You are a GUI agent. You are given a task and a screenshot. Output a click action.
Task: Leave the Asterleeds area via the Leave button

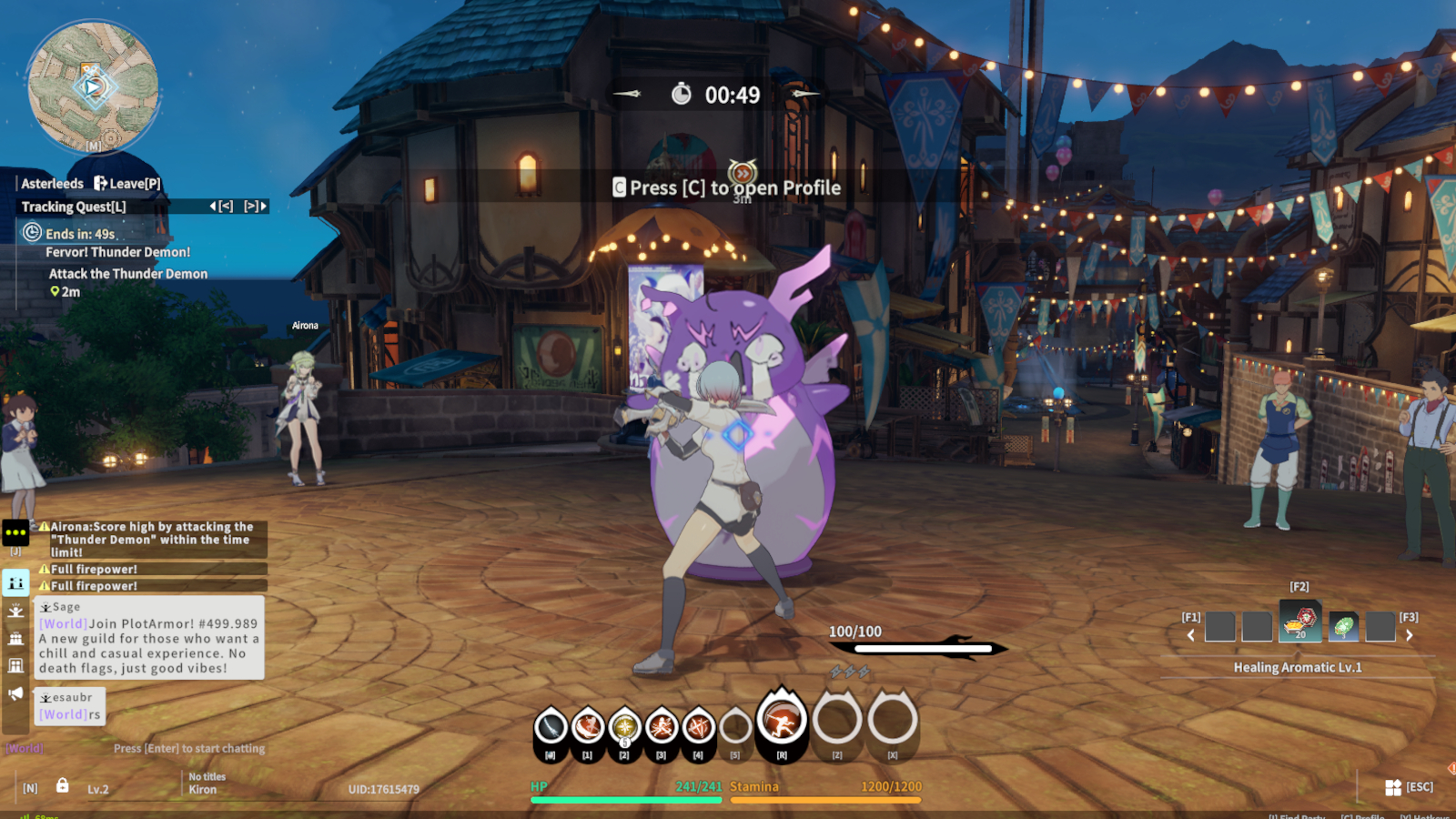tap(127, 184)
